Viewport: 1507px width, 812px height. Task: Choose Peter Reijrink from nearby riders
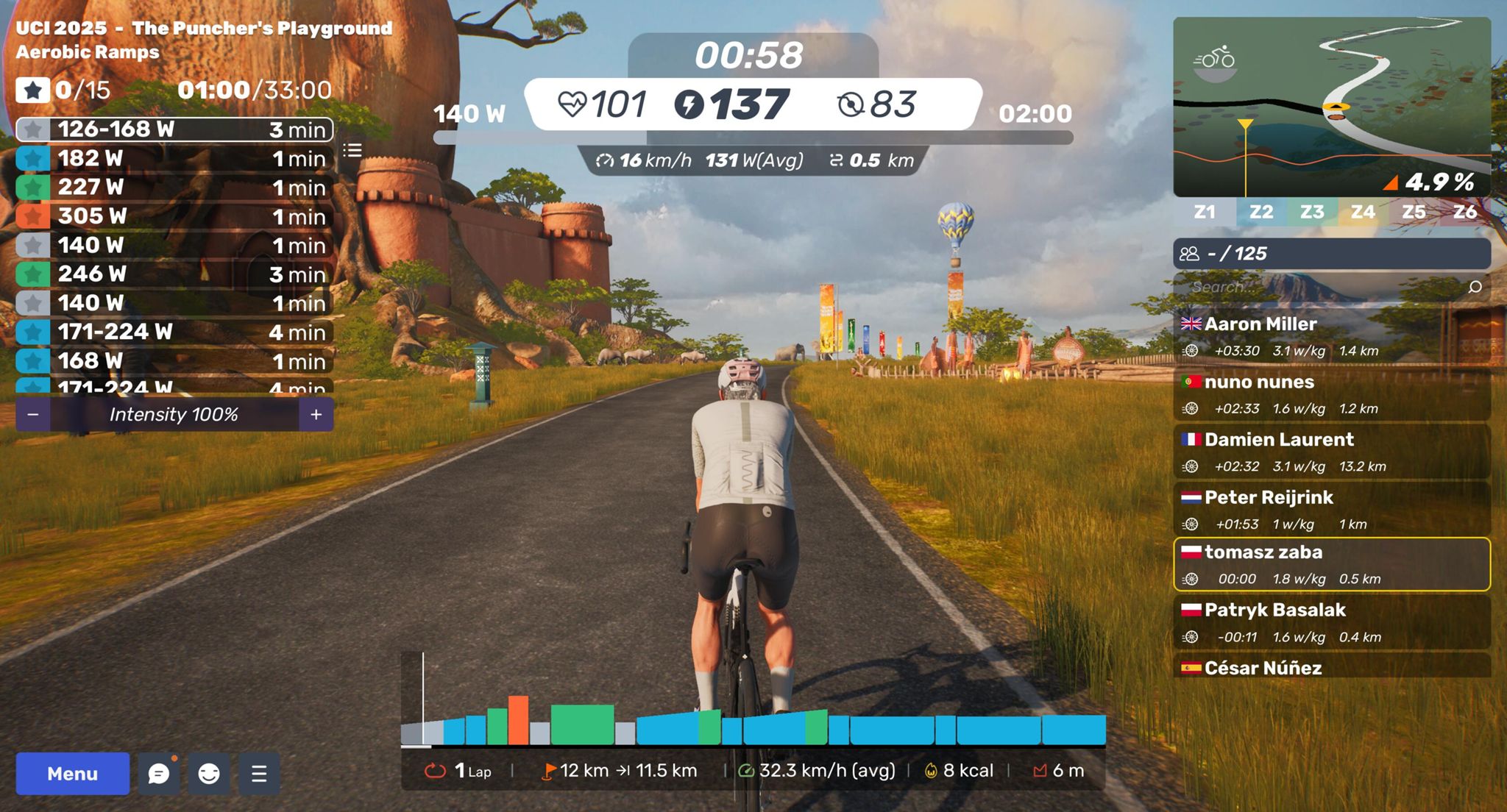[x=1332, y=509]
